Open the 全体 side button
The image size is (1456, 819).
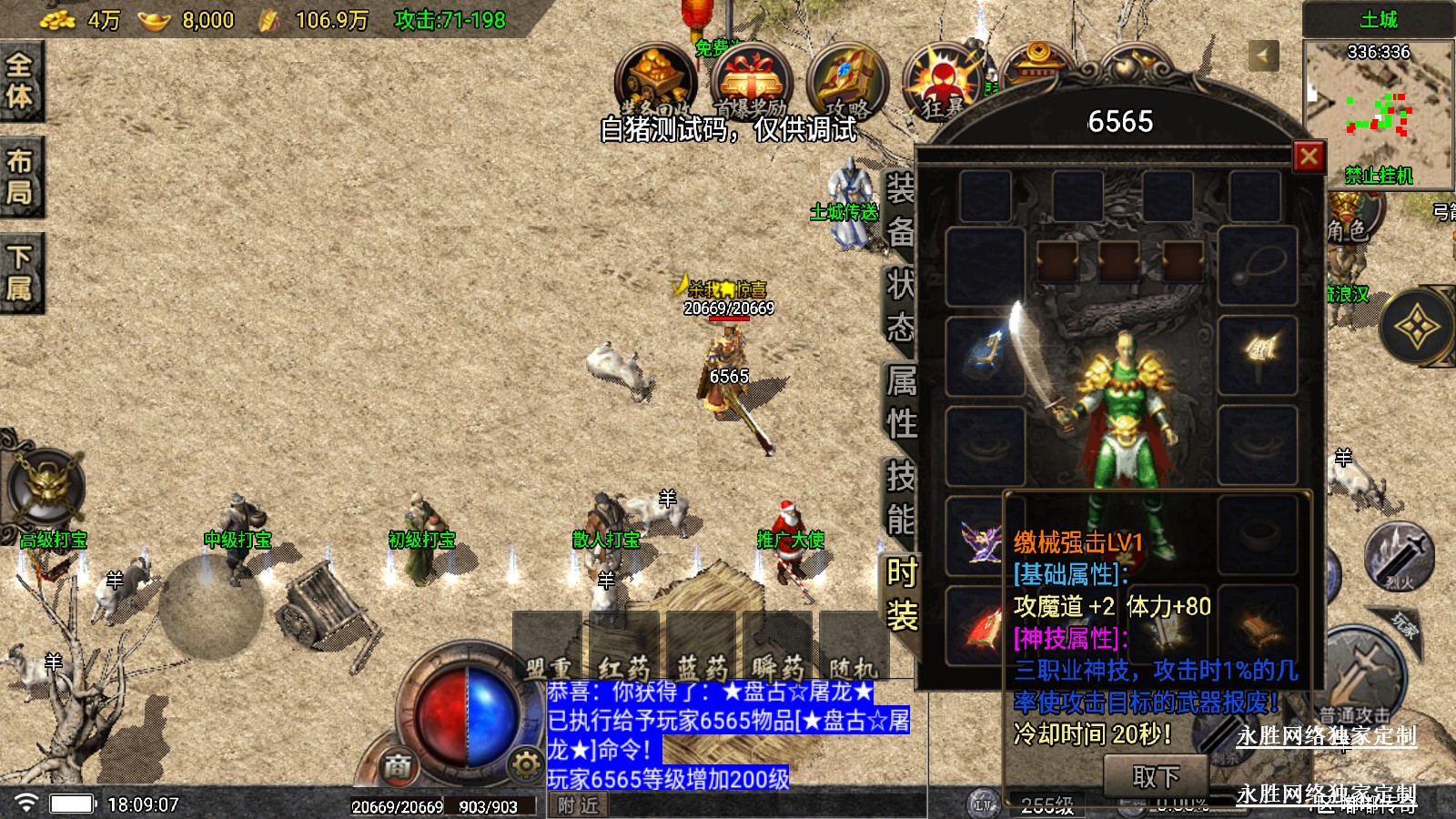tap(20, 81)
